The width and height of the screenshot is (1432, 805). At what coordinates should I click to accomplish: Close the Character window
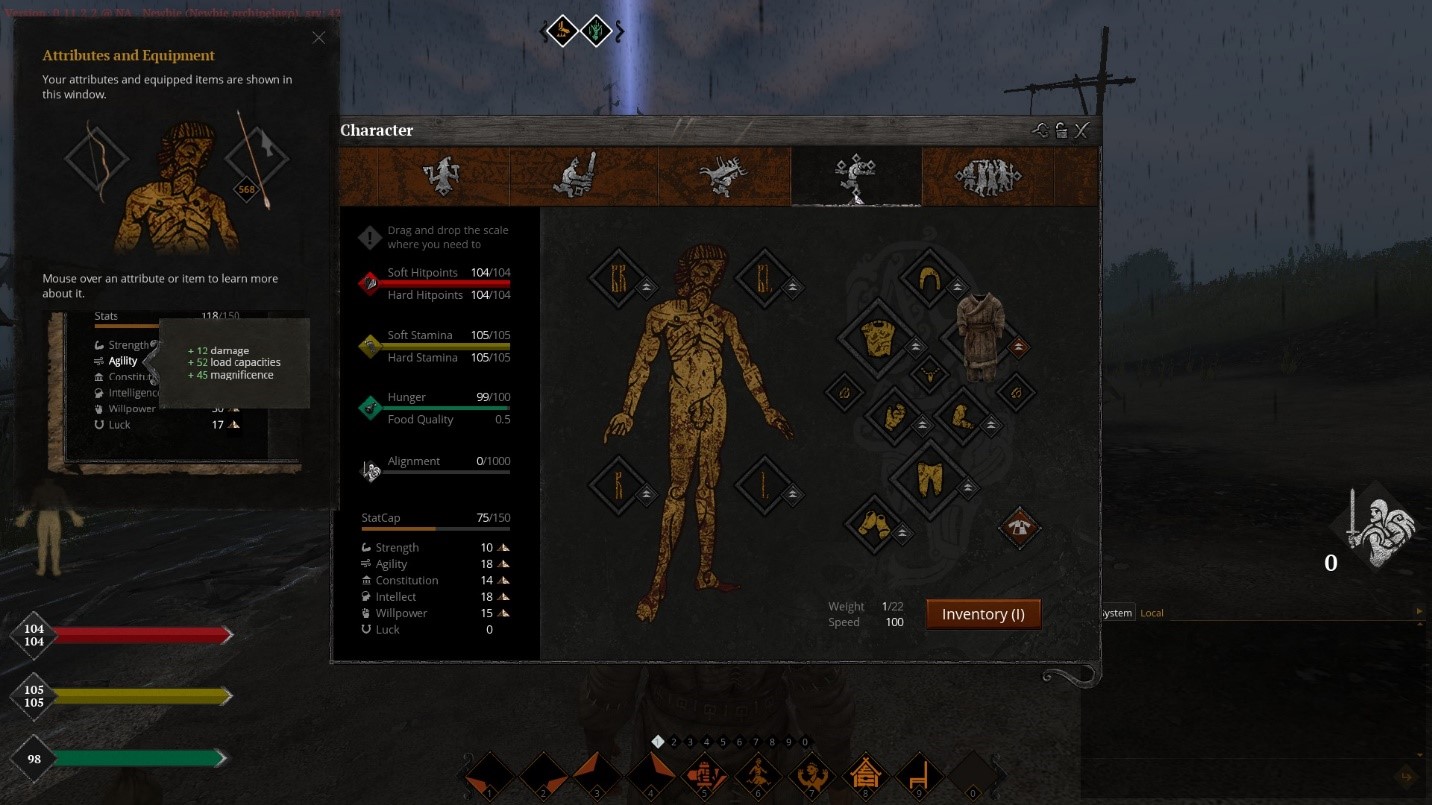point(1081,131)
